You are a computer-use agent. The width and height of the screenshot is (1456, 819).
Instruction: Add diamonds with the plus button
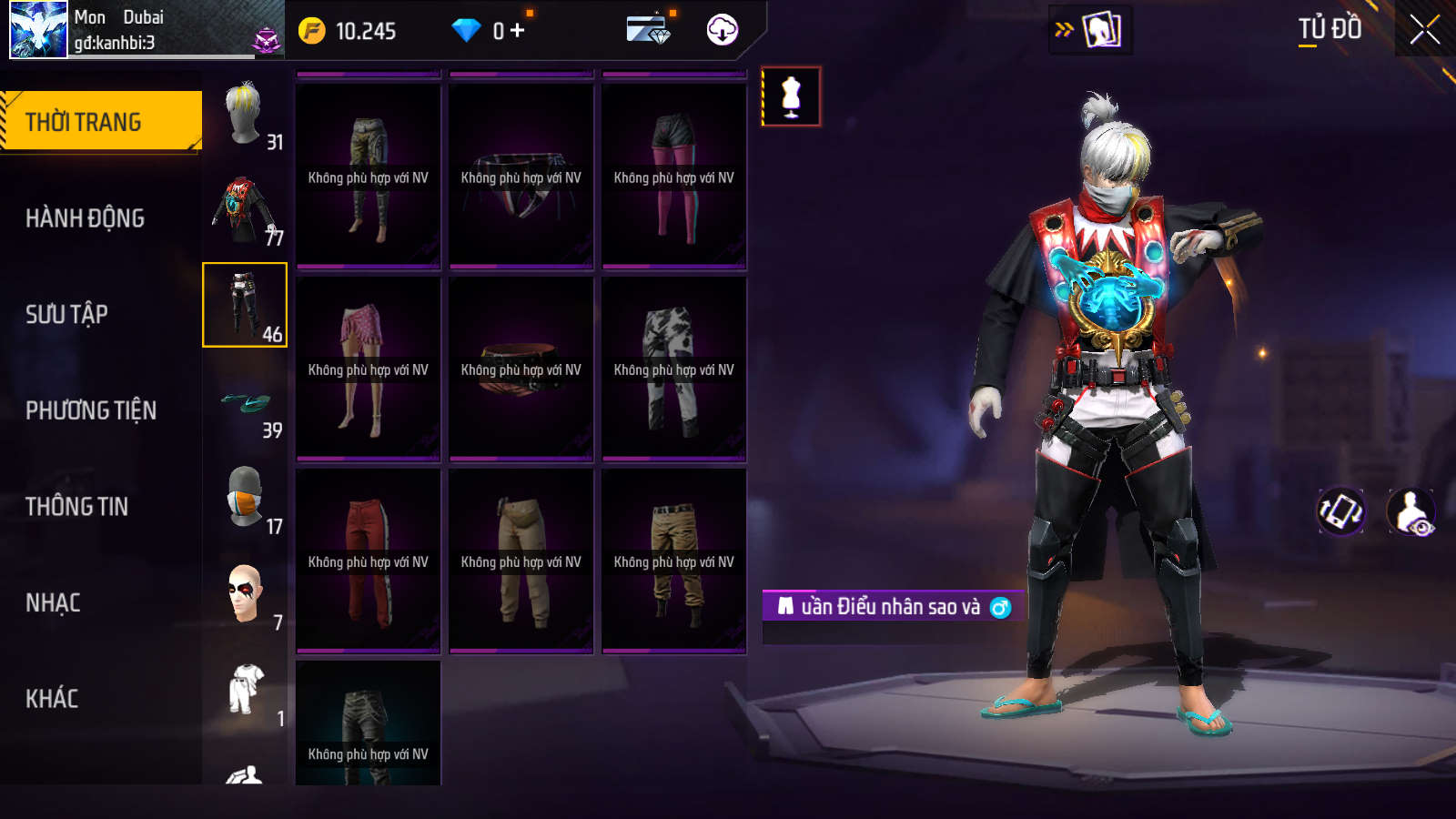tap(518, 31)
